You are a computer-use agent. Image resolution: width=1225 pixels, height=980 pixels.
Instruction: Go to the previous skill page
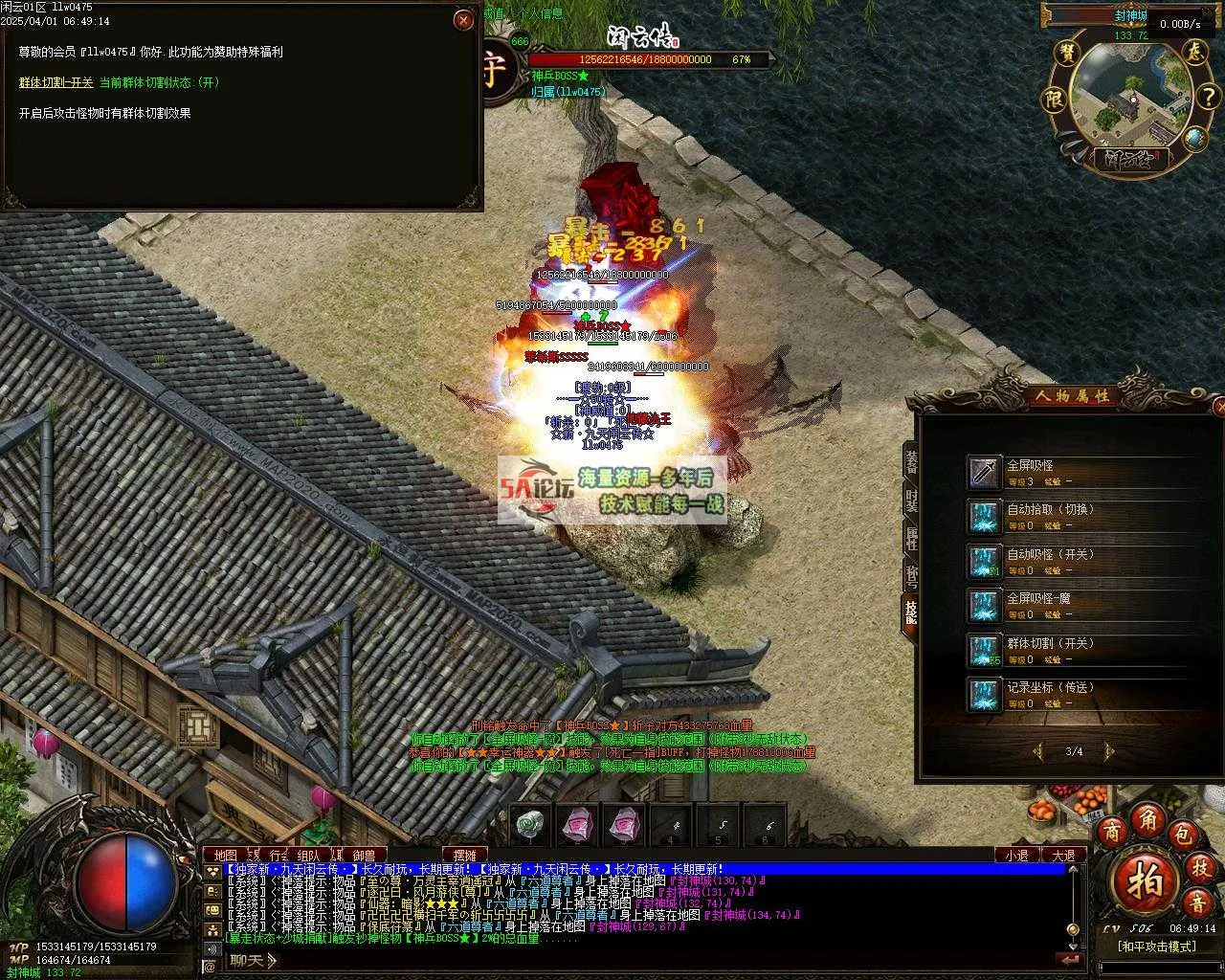[x=1039, y=751]
